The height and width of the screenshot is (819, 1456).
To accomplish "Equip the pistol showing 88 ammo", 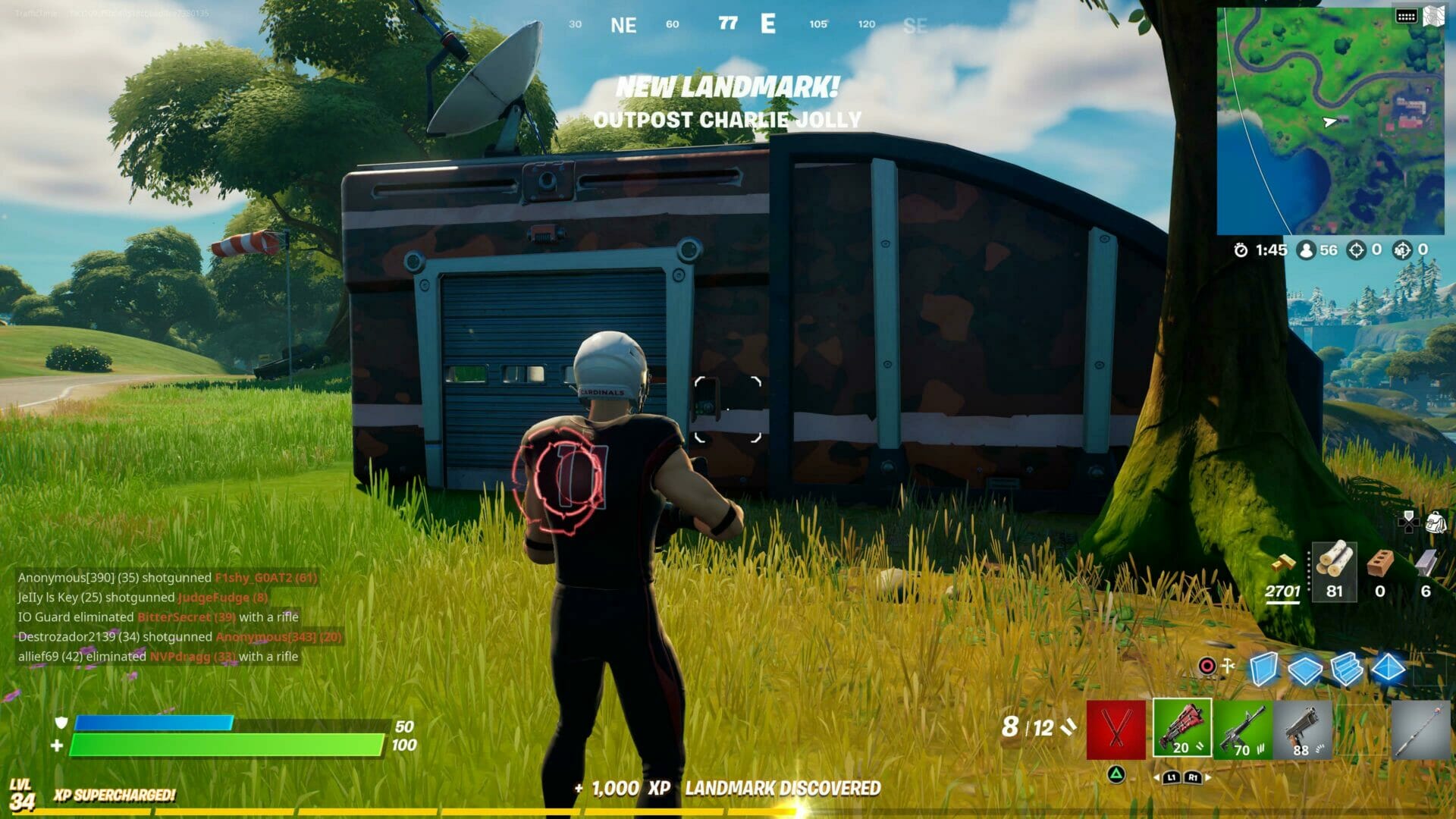I will click(1303, 728).
